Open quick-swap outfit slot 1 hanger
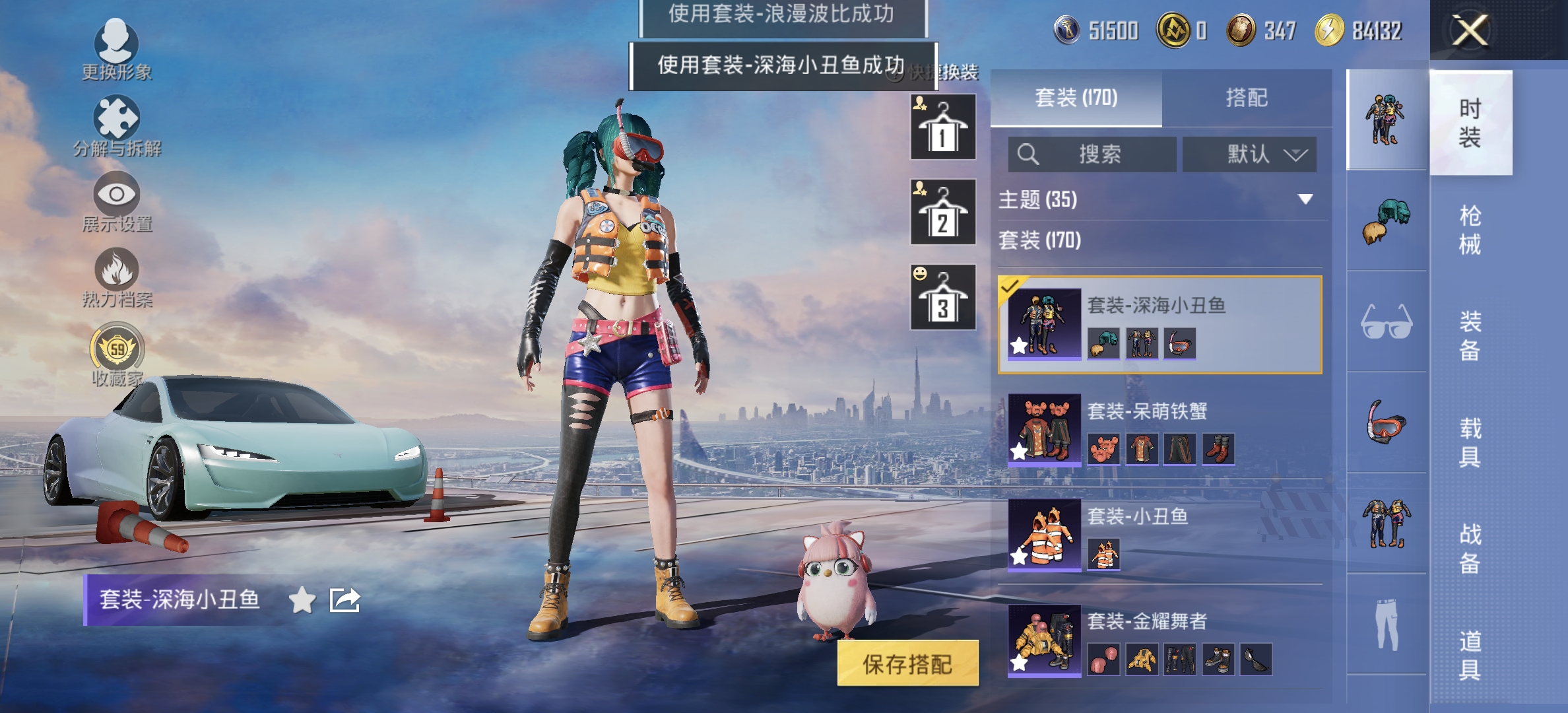This screenshot has height=713, width=1568. pos(942,127)
